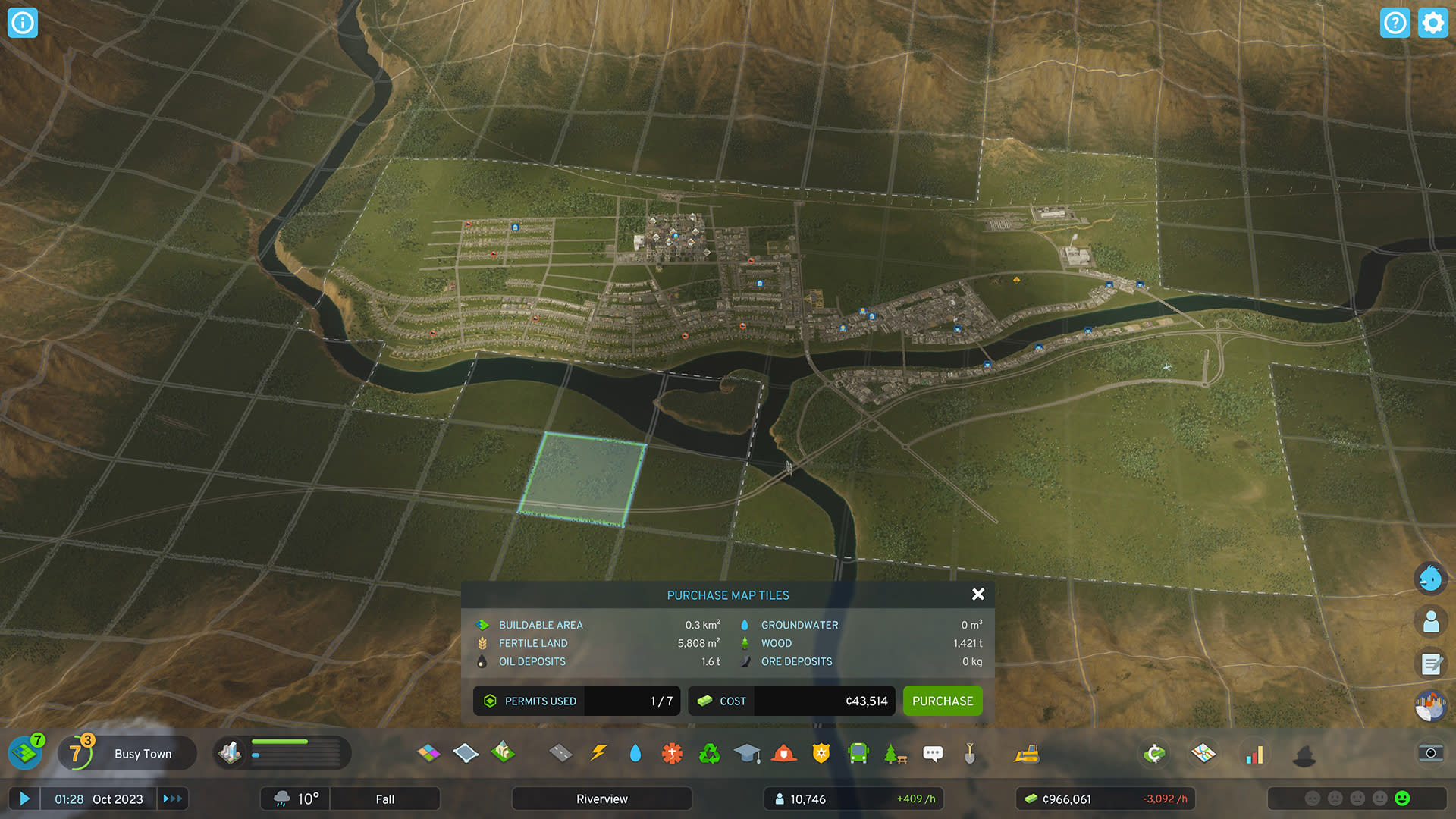This screenshot has width=1456, height=819.
Task: Select the Bulldozer tool
Action: click(1028, 753)
